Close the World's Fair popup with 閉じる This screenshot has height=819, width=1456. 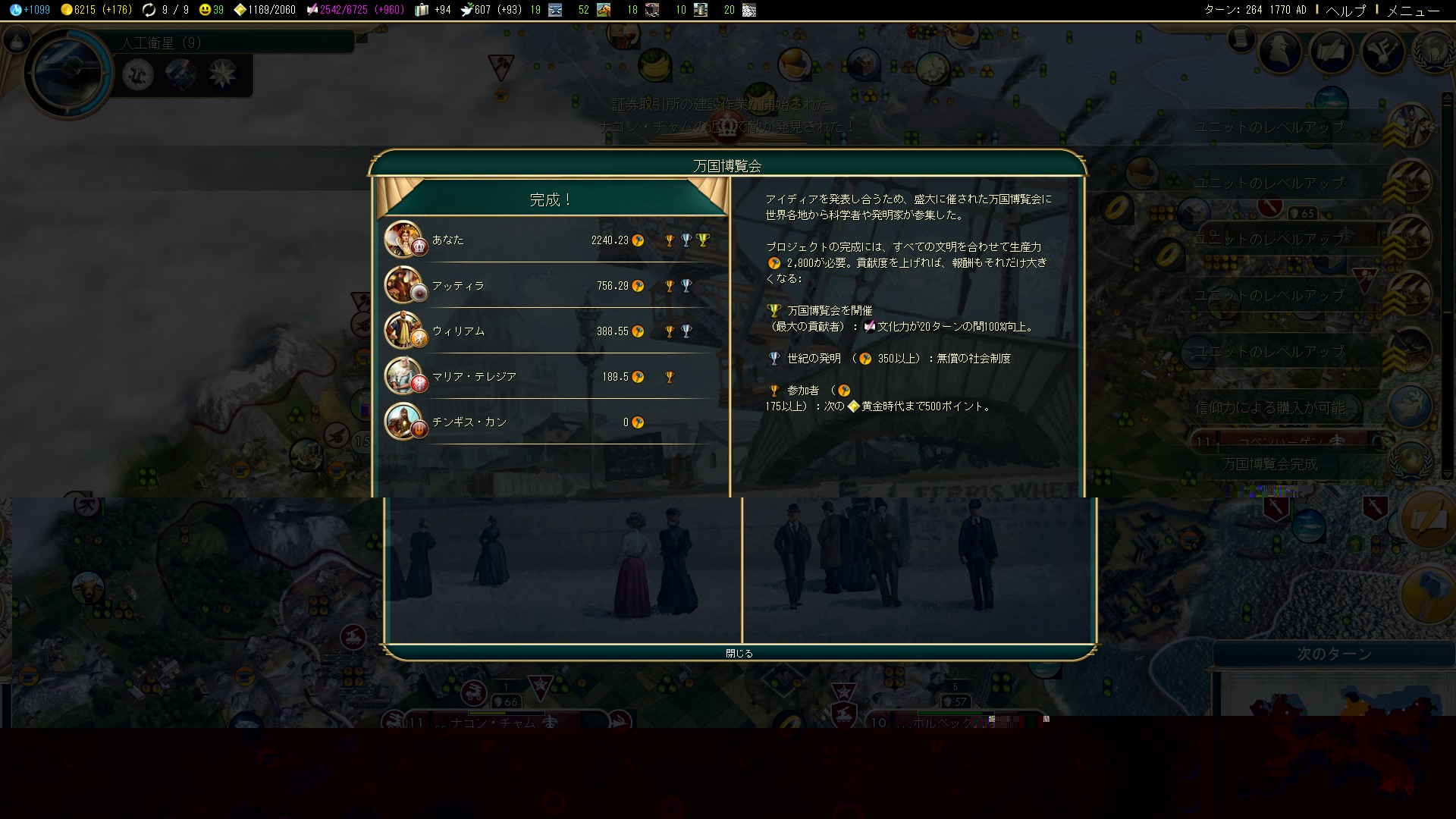(739, 653)
